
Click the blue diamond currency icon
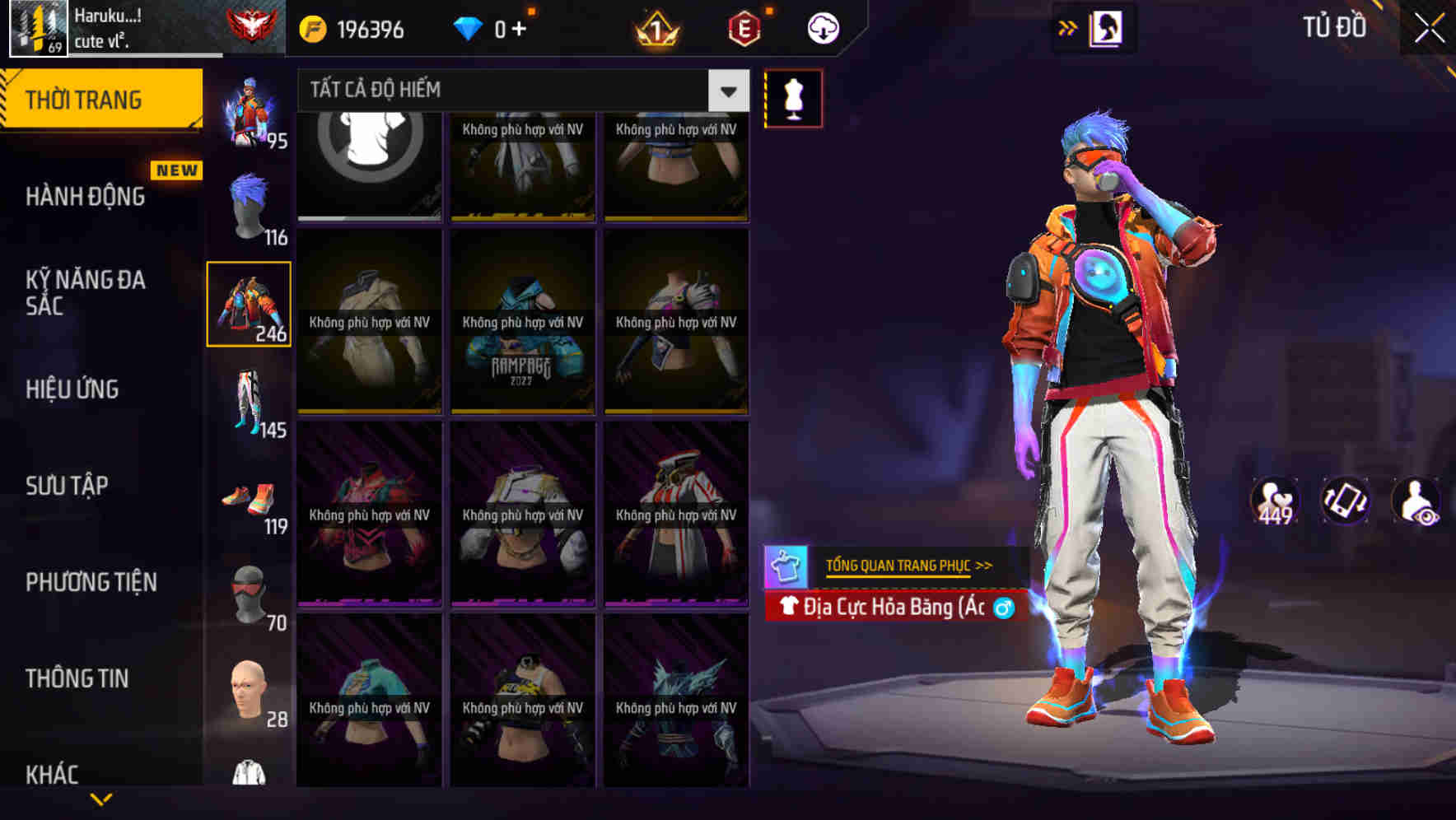click(x=469, y=26)
